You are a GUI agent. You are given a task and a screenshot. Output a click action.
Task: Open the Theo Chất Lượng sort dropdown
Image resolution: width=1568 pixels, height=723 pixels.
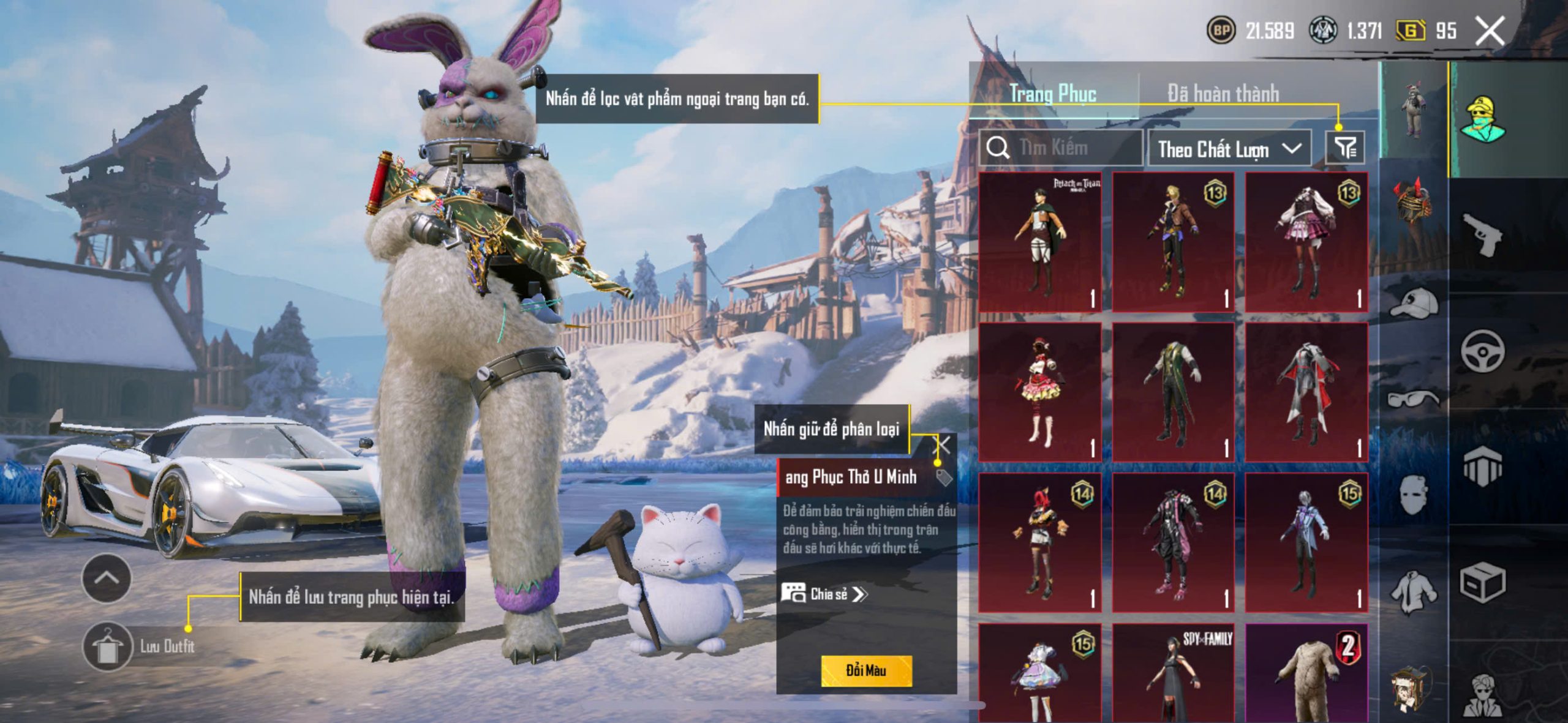(x=1229, y=149)
